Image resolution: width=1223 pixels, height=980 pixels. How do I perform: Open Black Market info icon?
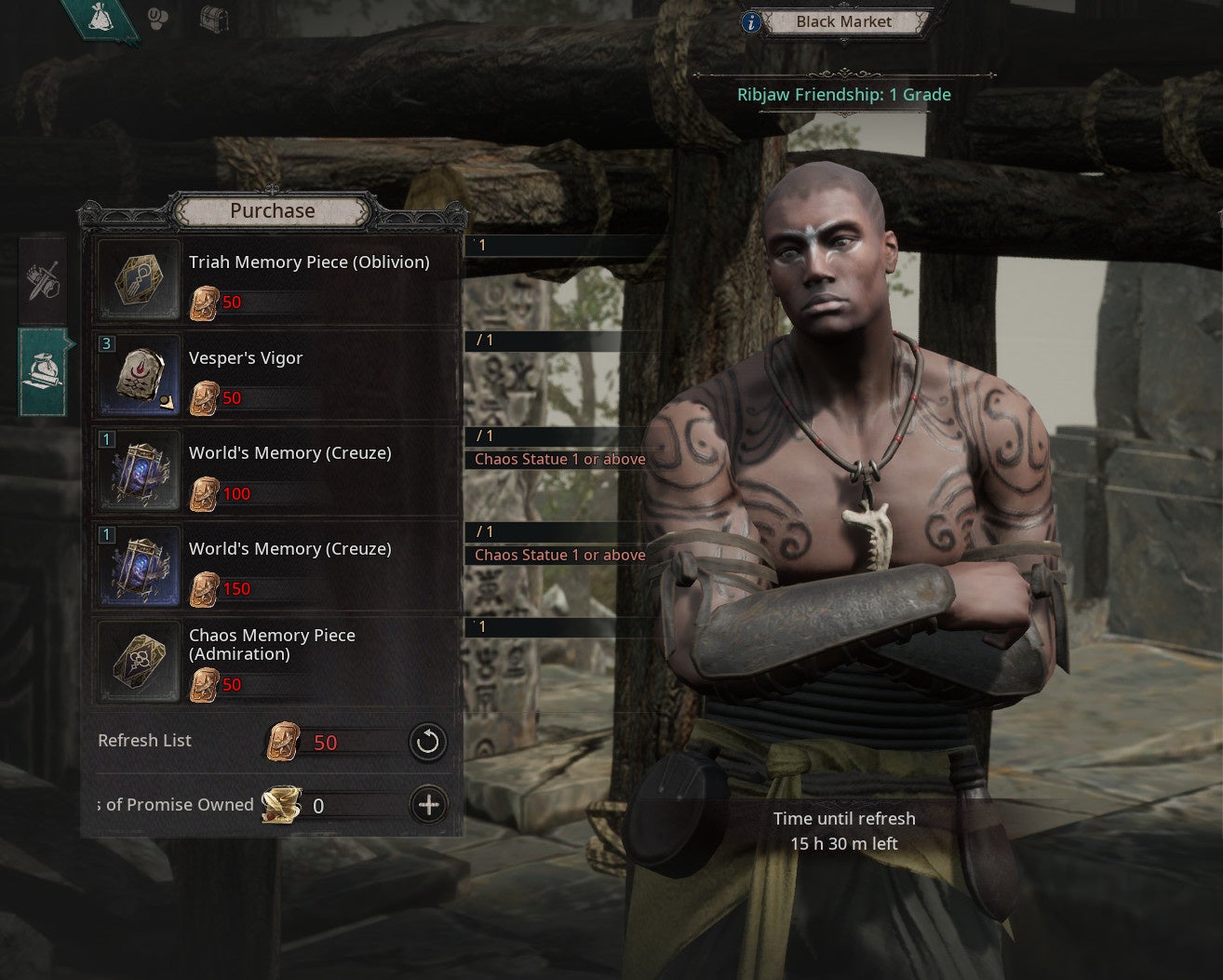[752, 21]
